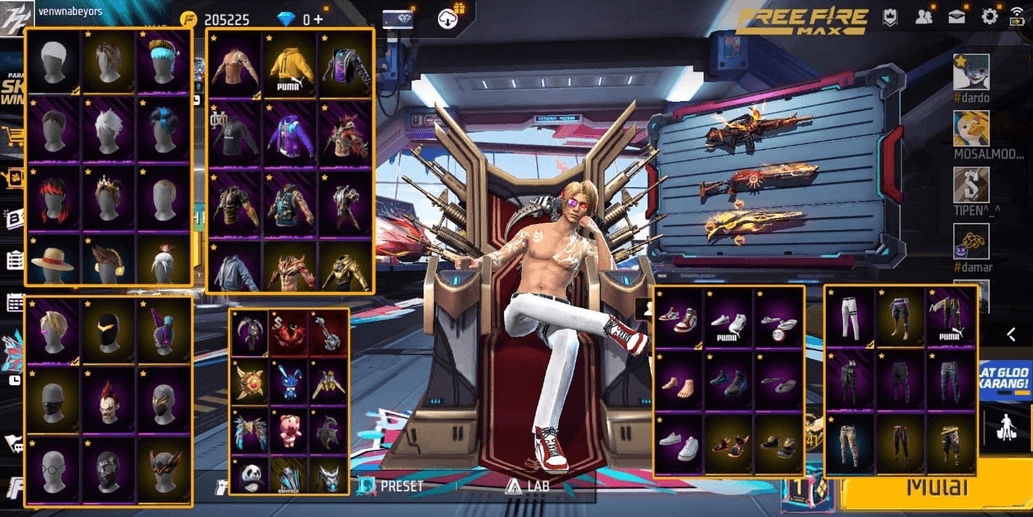
Task: Select the panda backpack thumbnail
Action: click(x=249, y=474)
